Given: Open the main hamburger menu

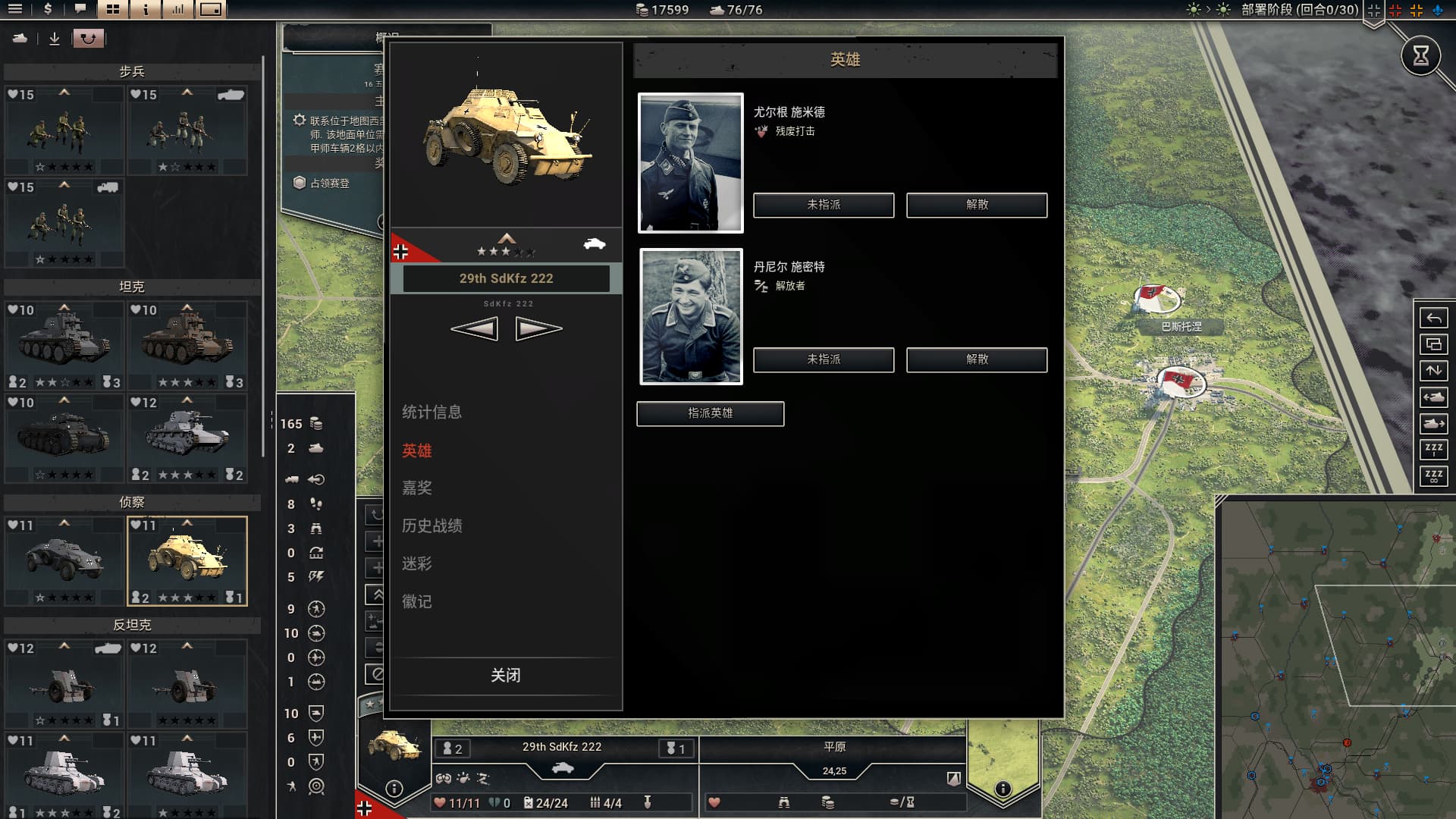Looking at the screenshot, I should [x=15, y=10].
